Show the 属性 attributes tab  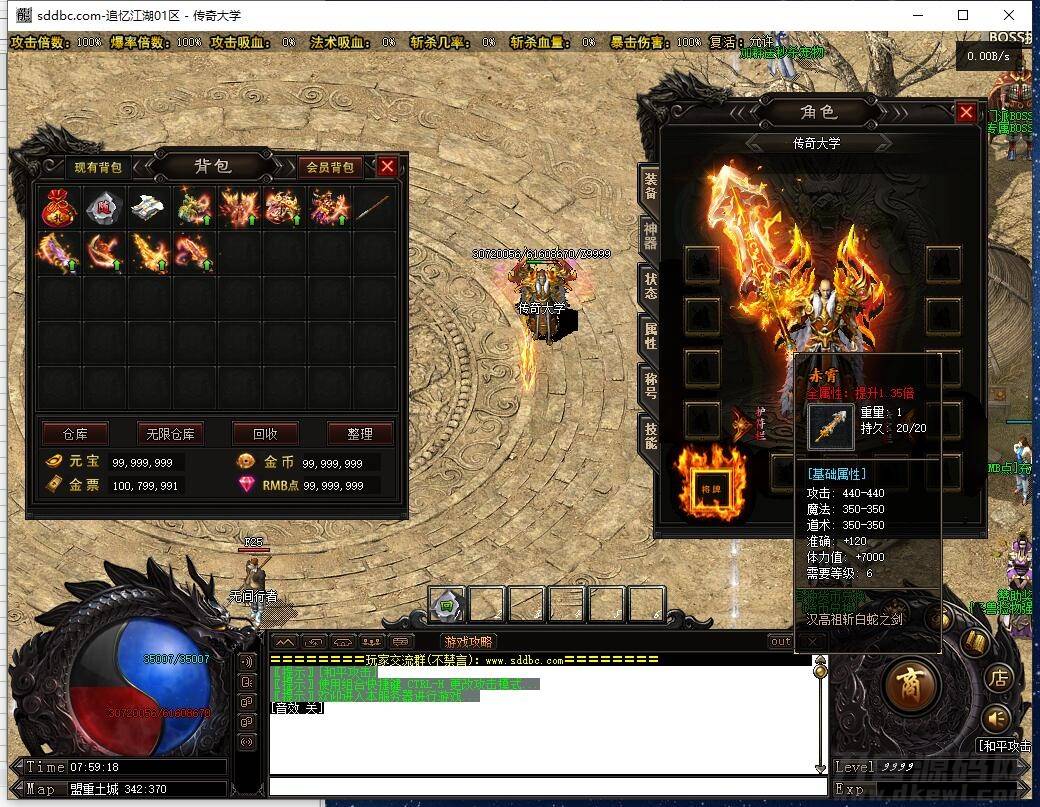pos(650,336)
